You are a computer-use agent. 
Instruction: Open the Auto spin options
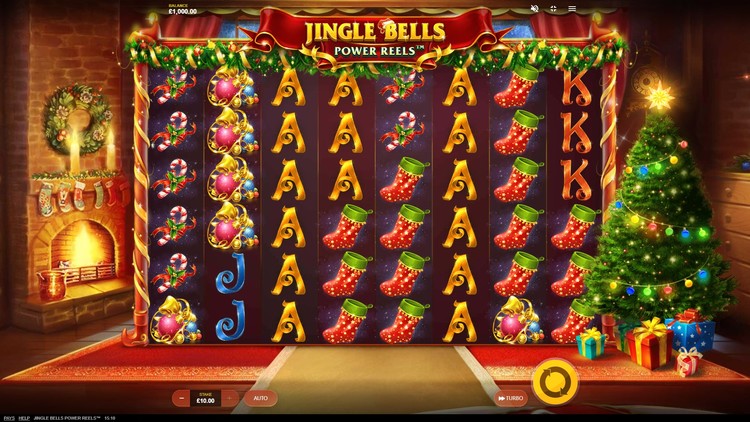click(260, 398)
